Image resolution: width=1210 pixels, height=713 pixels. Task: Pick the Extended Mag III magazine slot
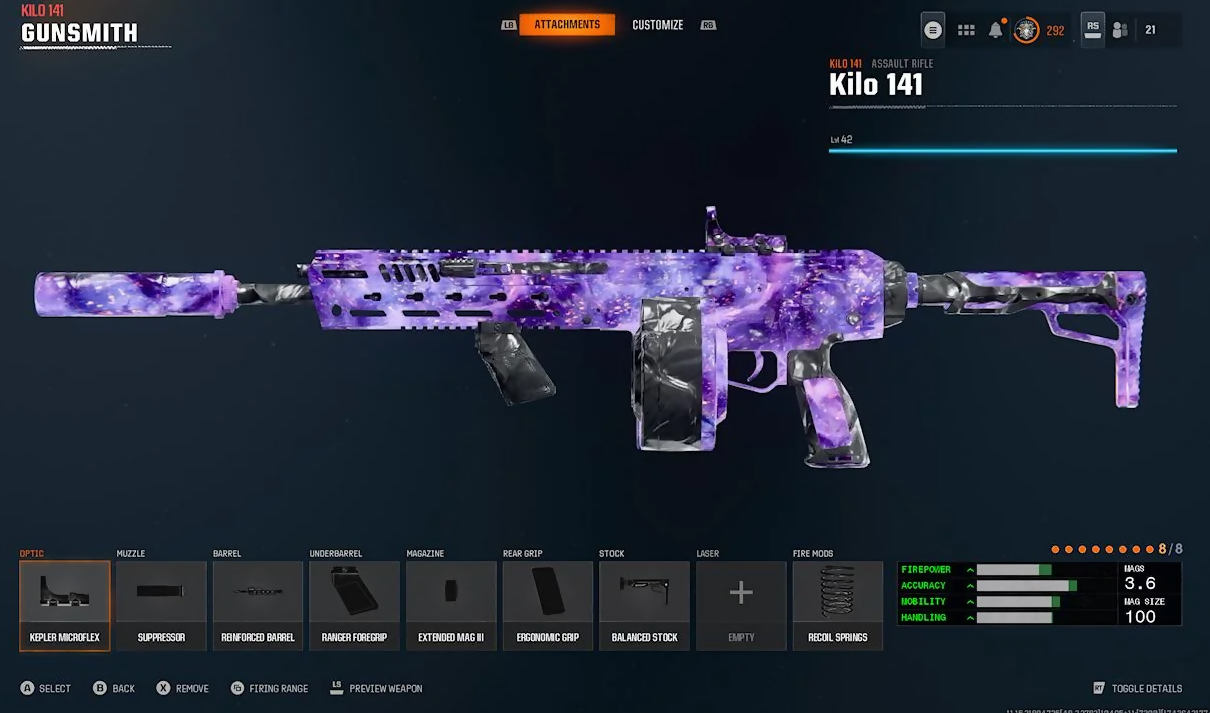[x=451, y=605]
